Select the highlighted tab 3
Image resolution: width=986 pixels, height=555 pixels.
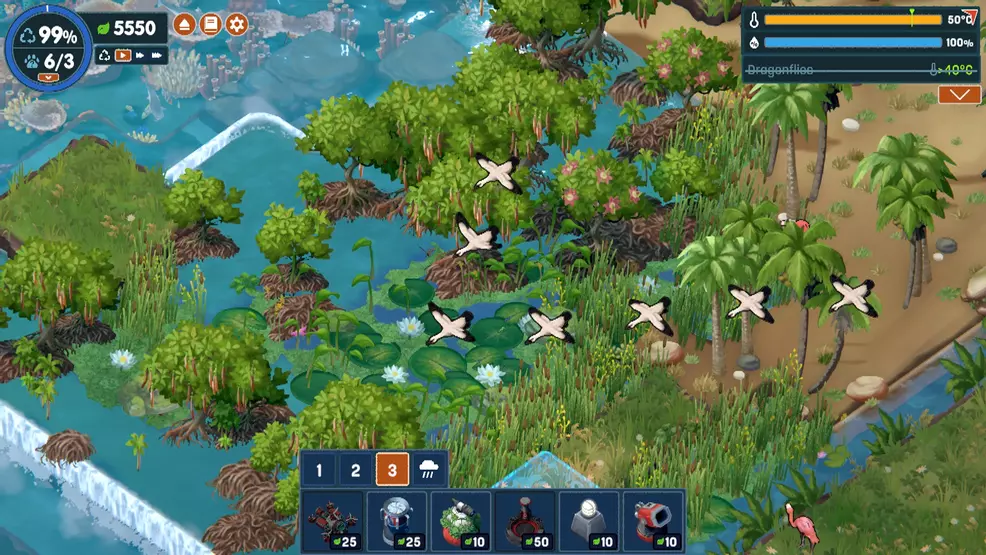click(x=392, y=470)
